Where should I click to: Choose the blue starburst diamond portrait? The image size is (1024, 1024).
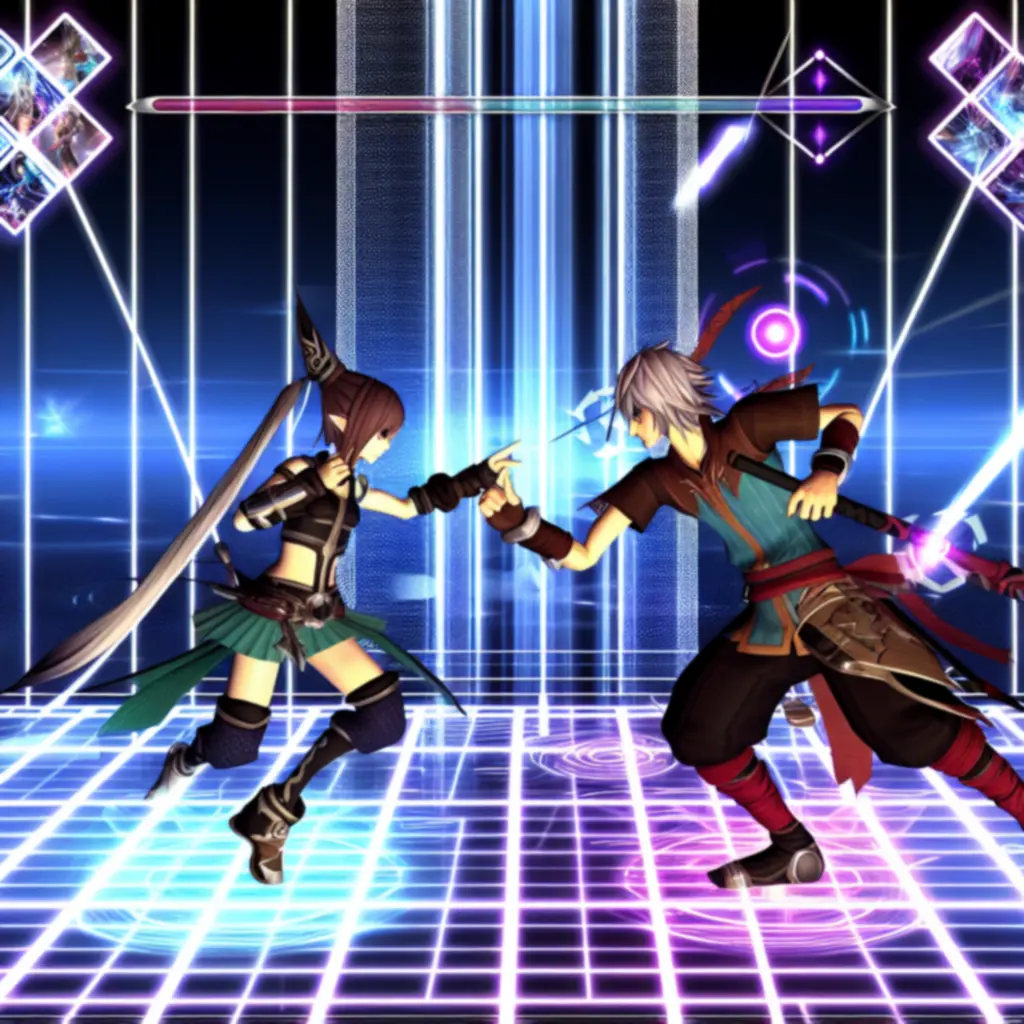(x=971, y=138)
